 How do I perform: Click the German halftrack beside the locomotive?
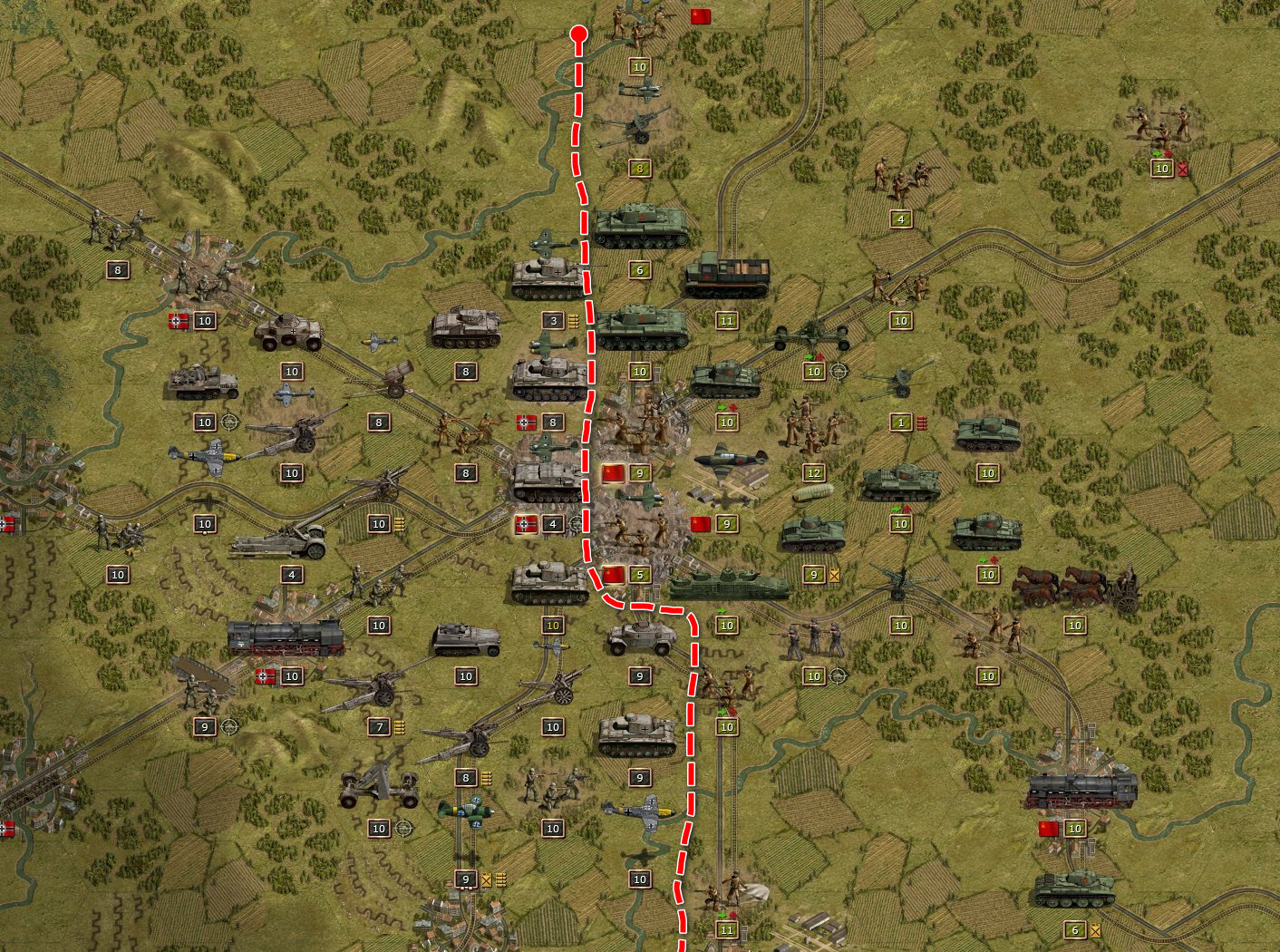tap(467, 639)
